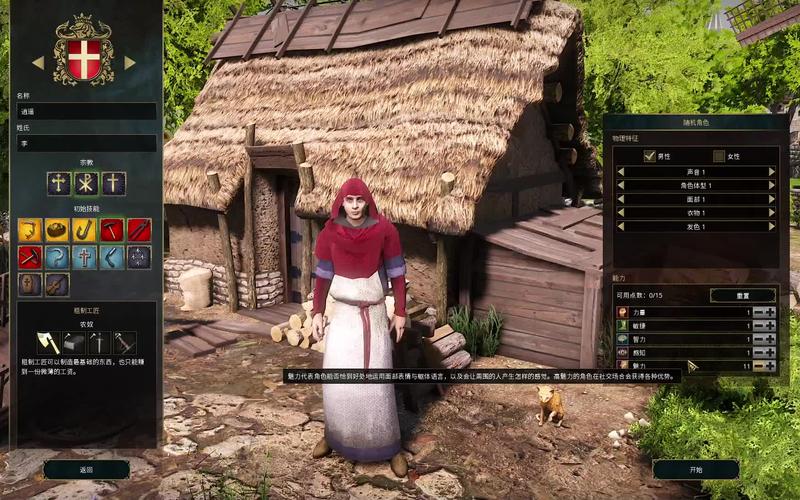Viewport: 800px width, 500px height.
Task: Tick the 男性 (male) checkbox
Action: pos(650,156)
